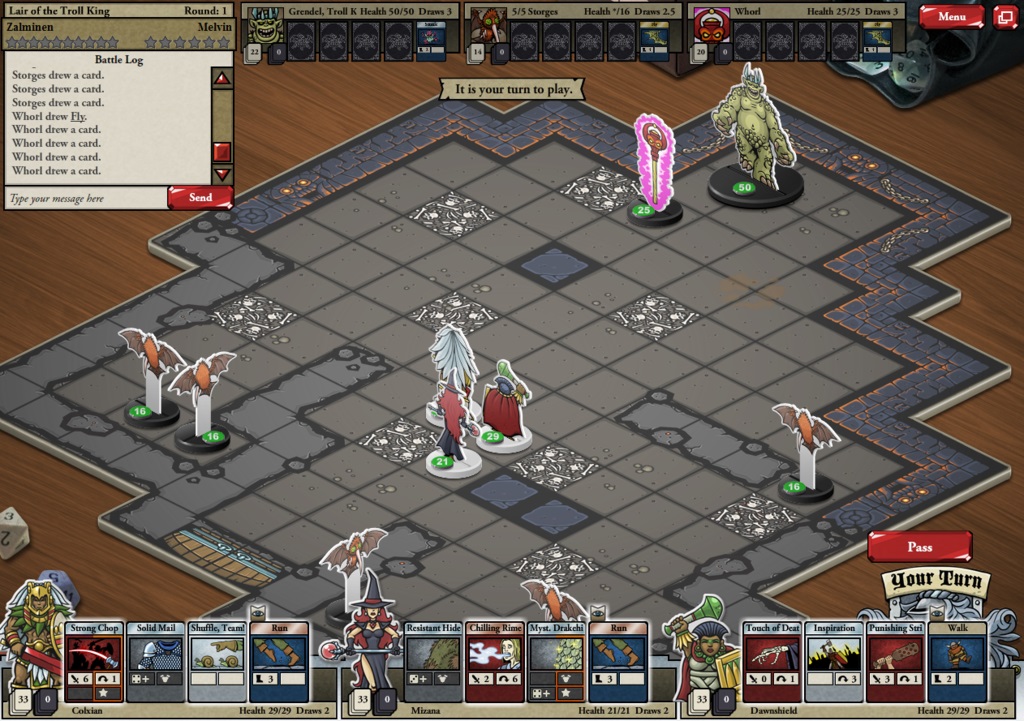Choose the Solid Mail card
1024x721 pixels.
[156, 662]
